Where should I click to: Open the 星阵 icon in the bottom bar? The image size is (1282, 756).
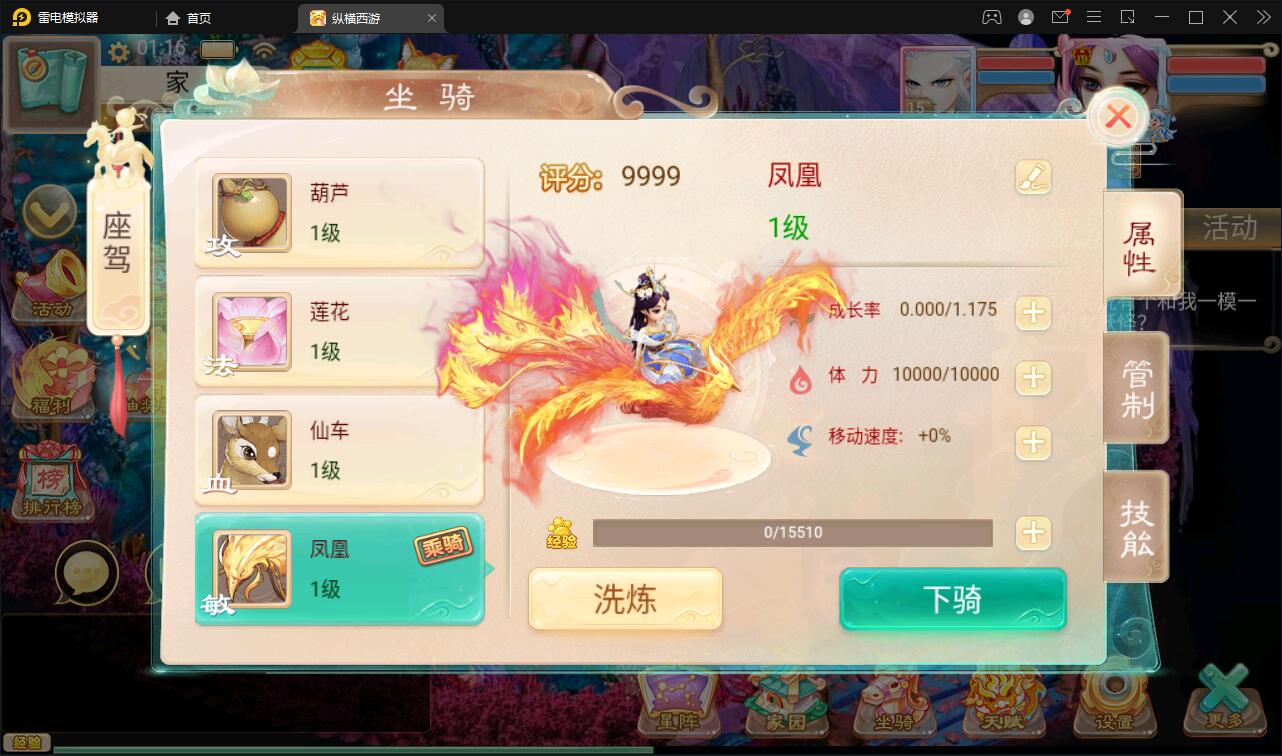tap(678, 717)
